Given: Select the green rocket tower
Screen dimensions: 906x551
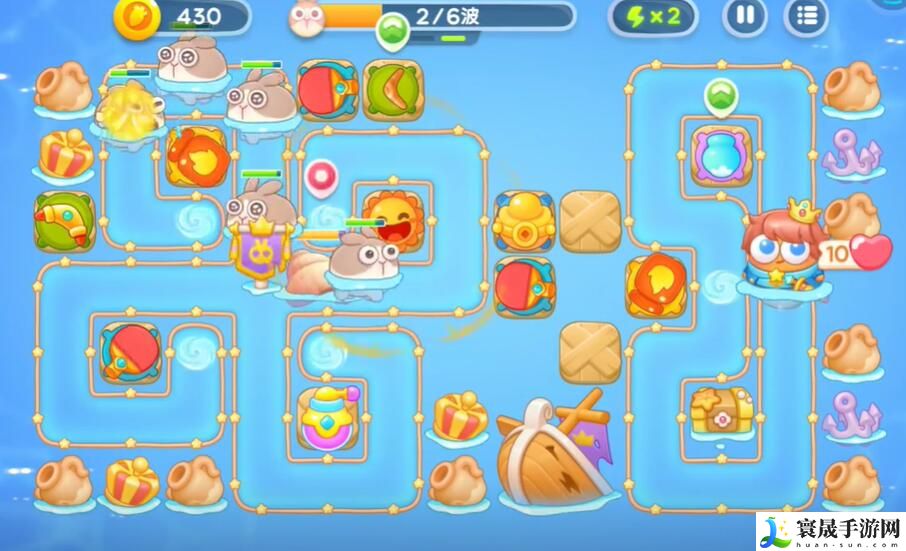Looking at the screenshot, I should pyautogui.click(x=63, y=220).
